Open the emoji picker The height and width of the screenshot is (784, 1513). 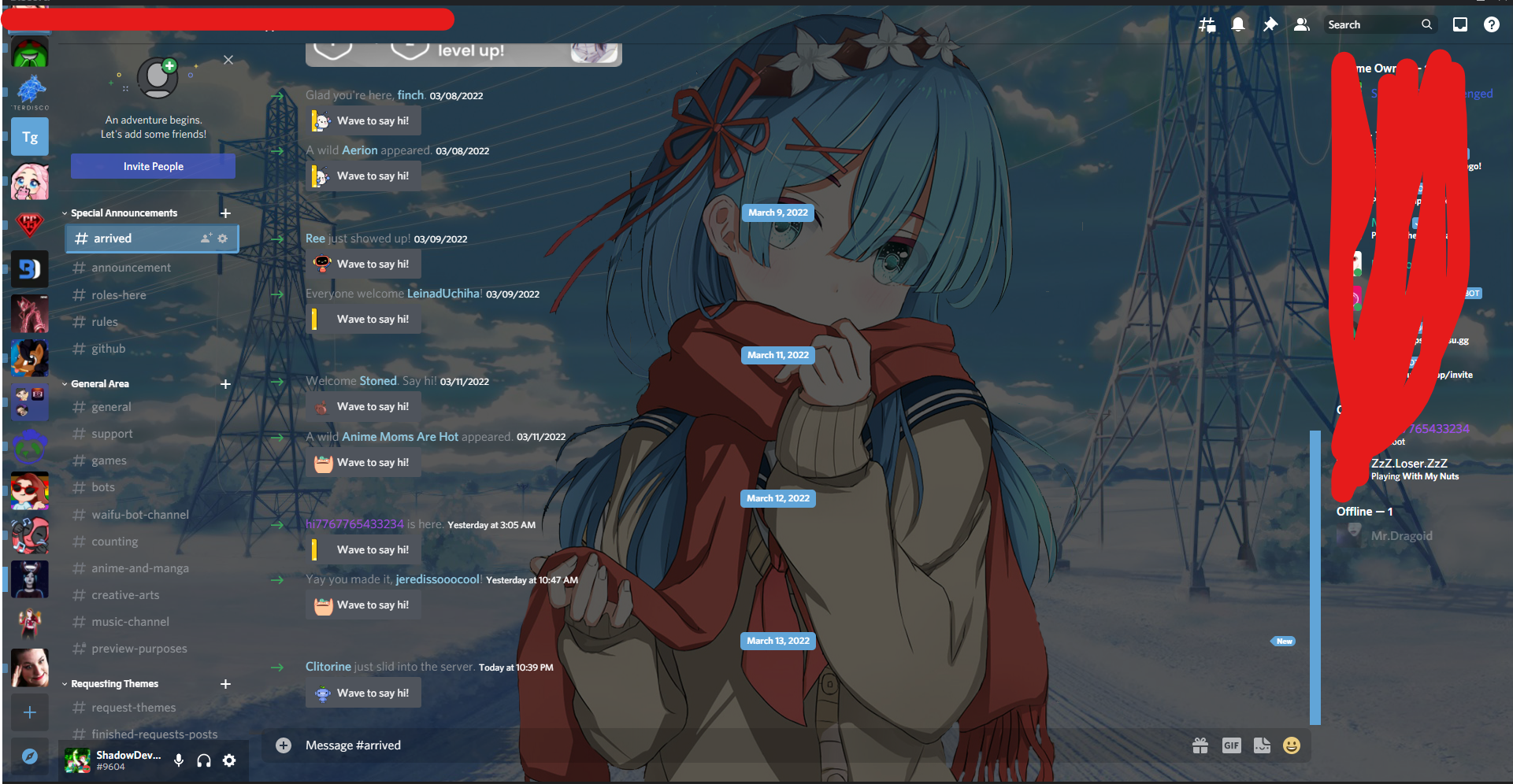pyautogui.click(x=1292, y=745)
